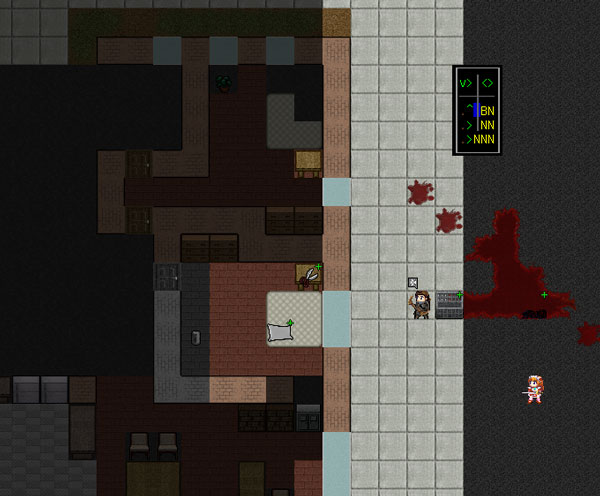Screen dimensions: 600x496
Task: Click the green diamond <> symbol
Action: click(487, 84)
